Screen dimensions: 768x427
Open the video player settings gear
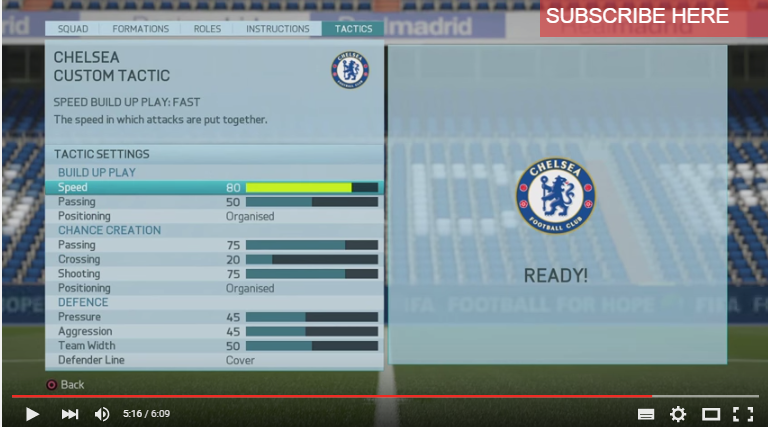[x=678, y=413]
